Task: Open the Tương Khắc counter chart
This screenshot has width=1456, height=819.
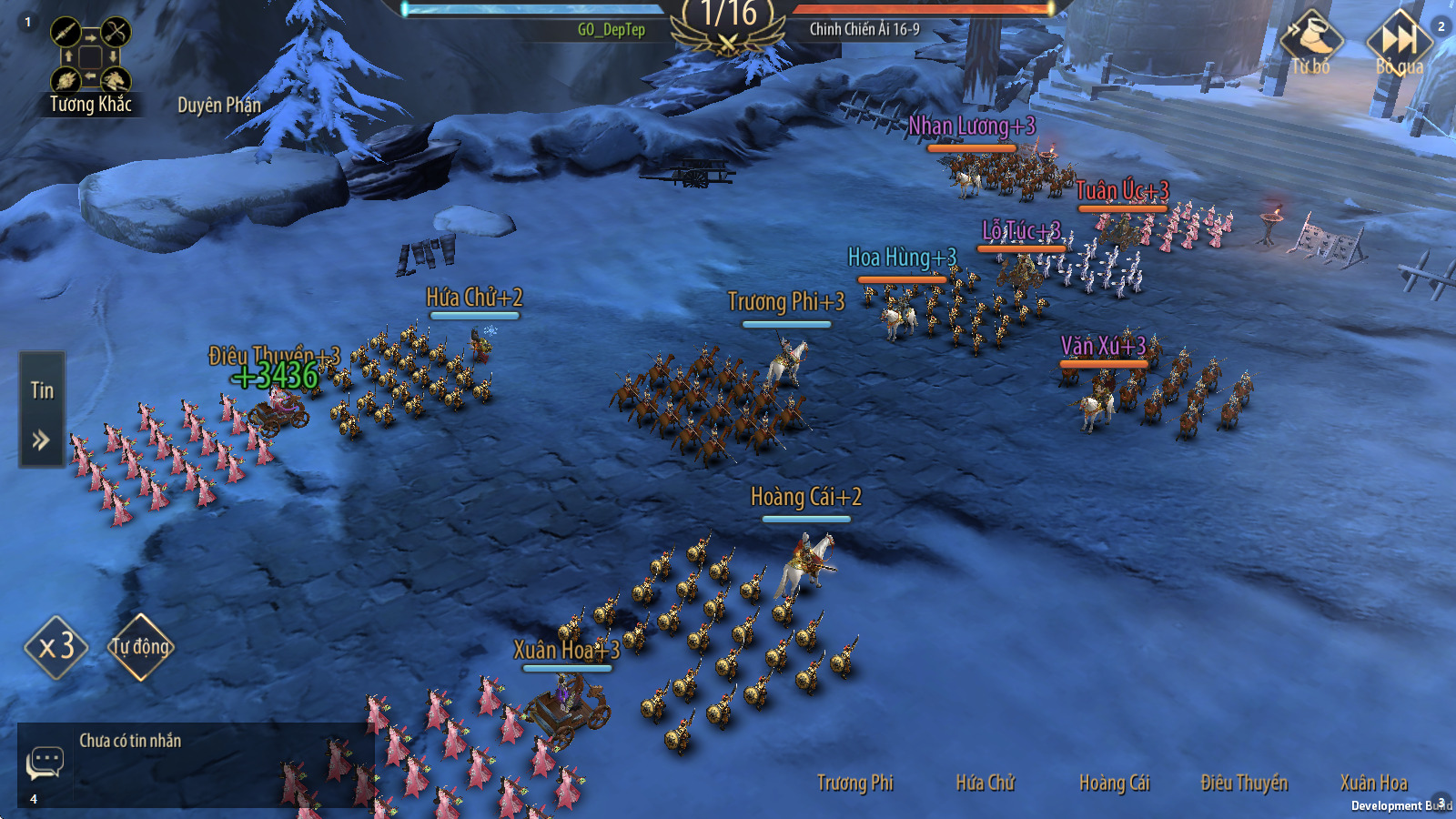Action: click(x=90, y=65)
